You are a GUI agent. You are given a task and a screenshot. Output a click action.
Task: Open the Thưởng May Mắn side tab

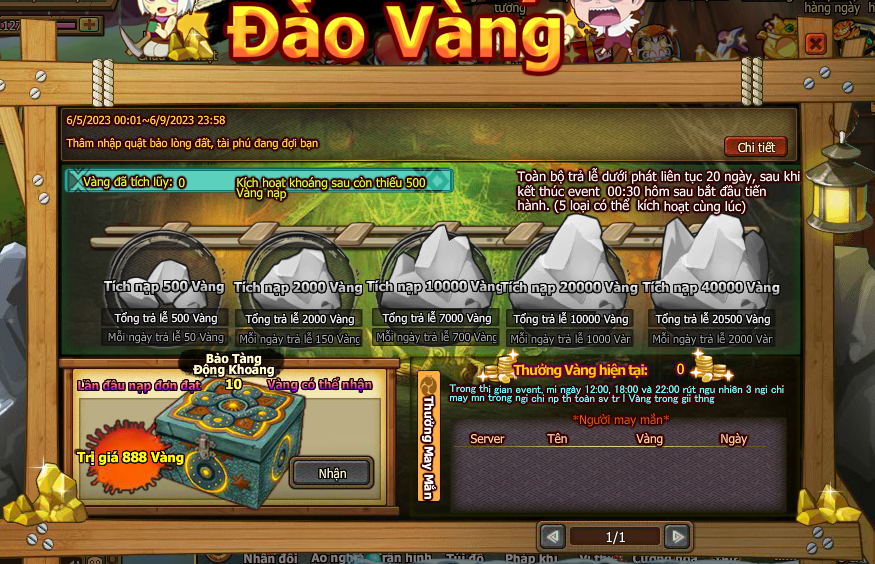click(x=428, y=437)
